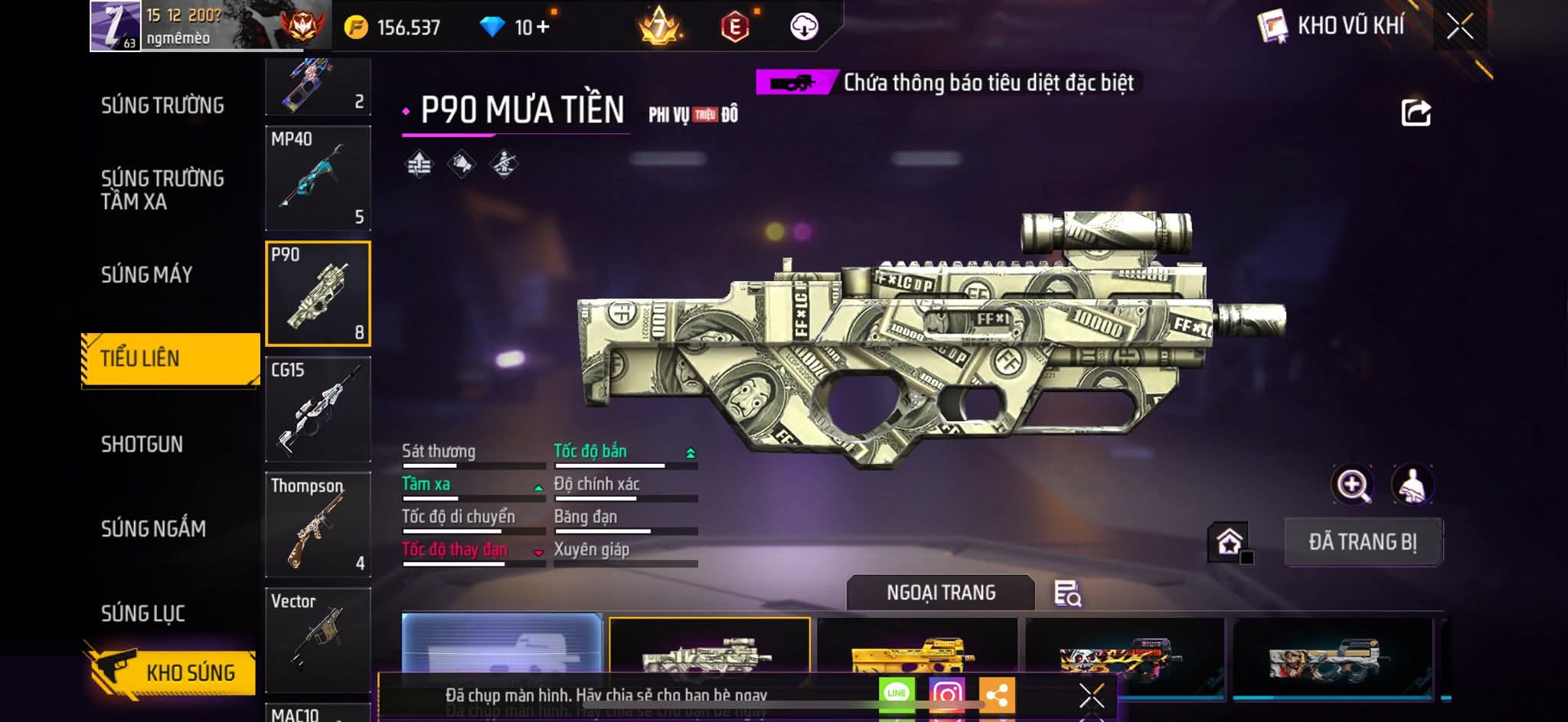The image size is (1568, 722).
Task: Switch to the Súng Trường category
Action: pyautogui.click(x=162, y=106)
